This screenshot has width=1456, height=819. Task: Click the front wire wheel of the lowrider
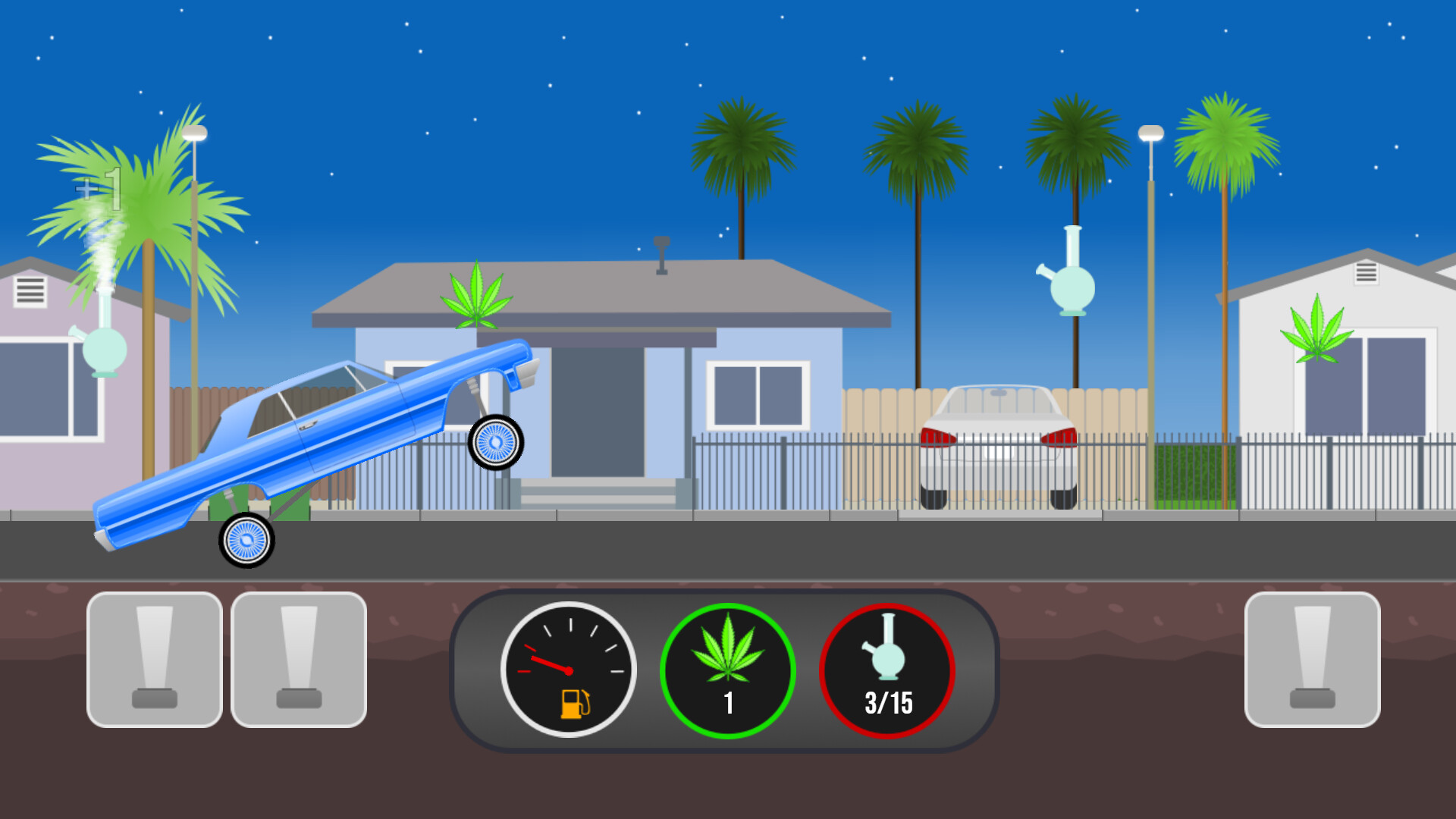[x=495, y=442]
